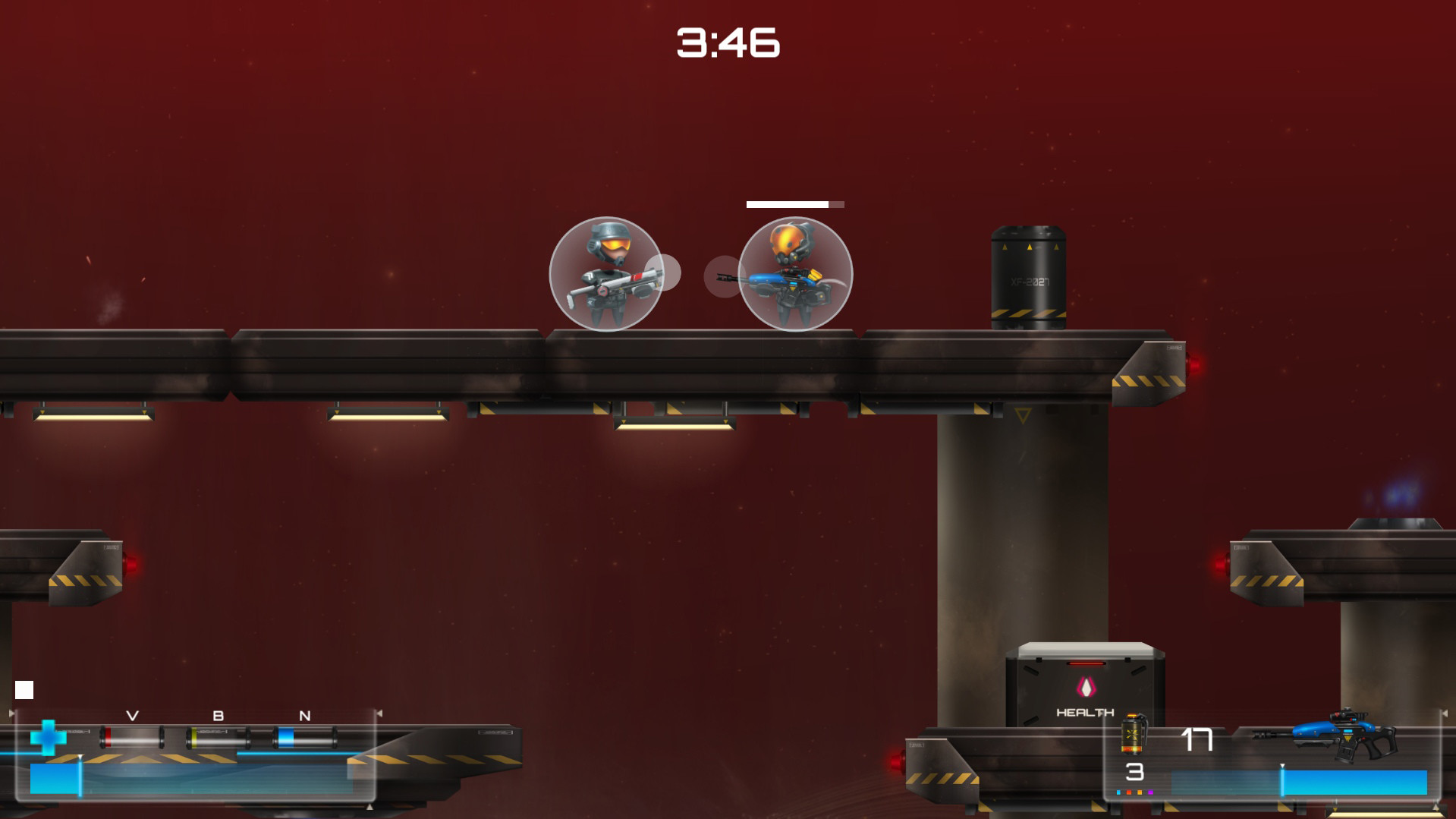Image resolution: width=1456 pixels, height=819 pixels.
Task: Select the blue N ammo canister
Action: (x=303, y=737)
